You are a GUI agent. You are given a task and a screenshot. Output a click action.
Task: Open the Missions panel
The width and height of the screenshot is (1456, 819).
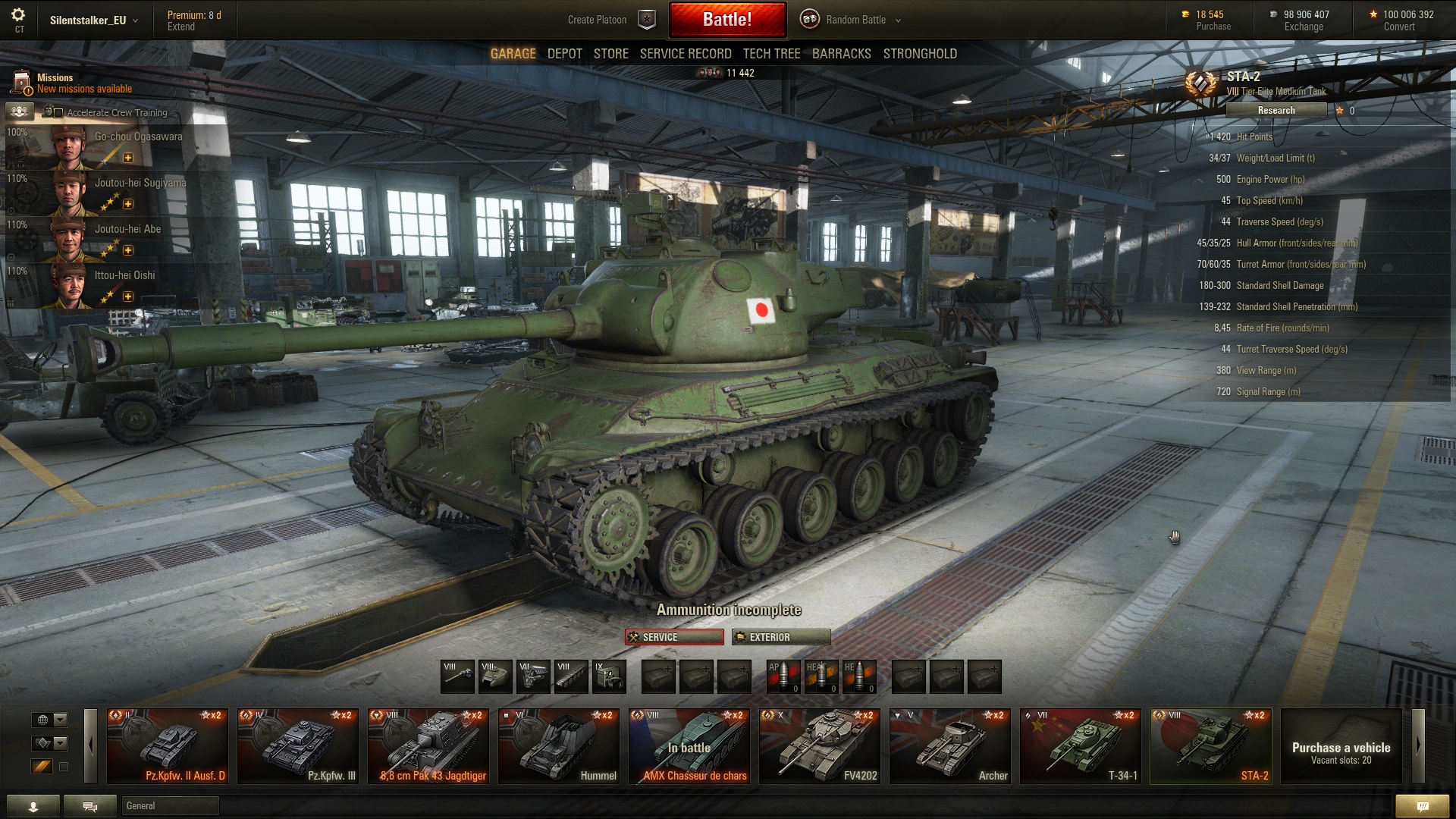coord(72,83)
